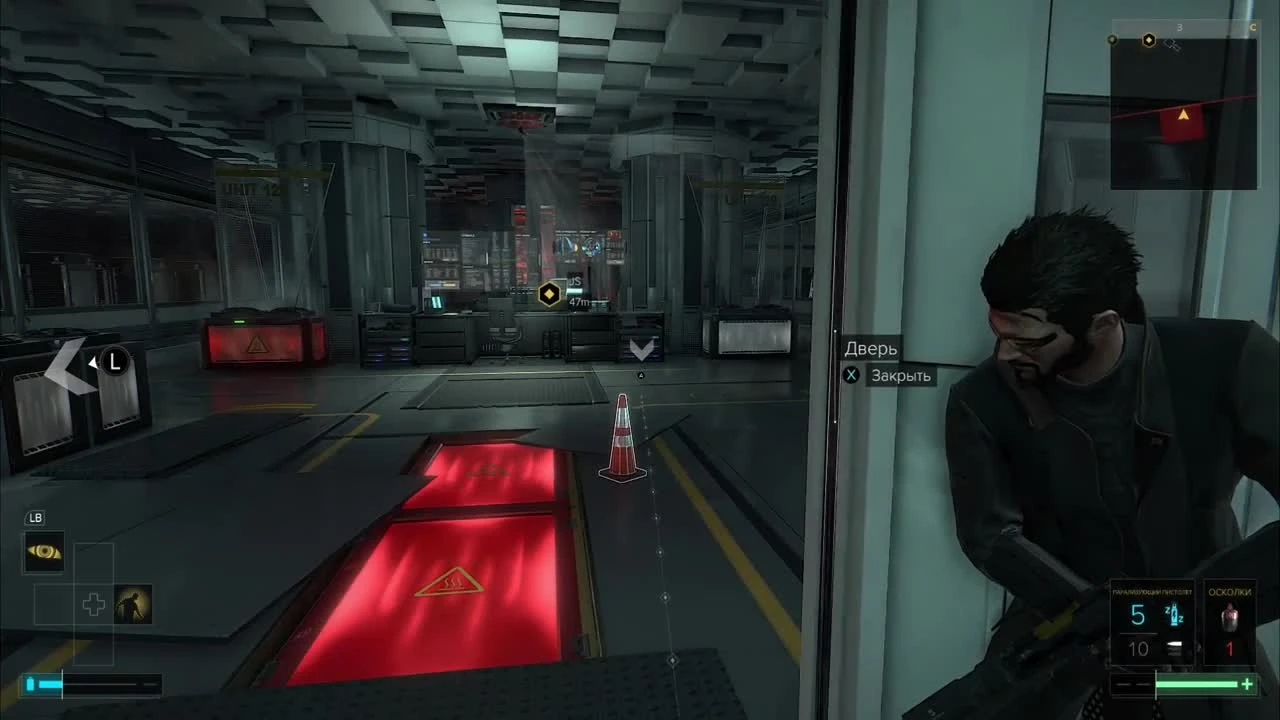This screenshot has height=720, width=1280.
Task: Click the reserve bullet icon under the ammo count
Action: point(1174,646)
